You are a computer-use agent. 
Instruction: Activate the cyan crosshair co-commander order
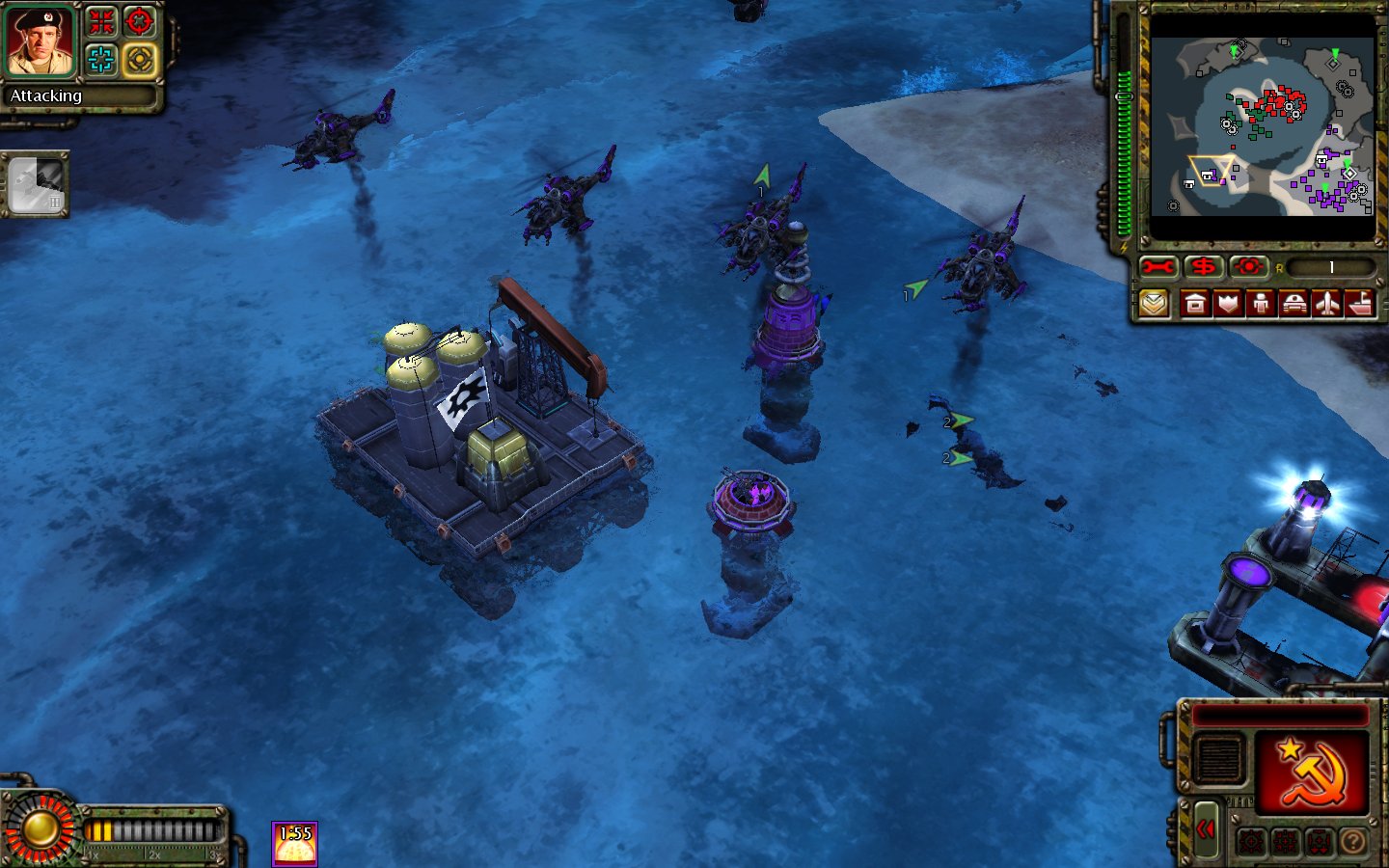[101, 60]
